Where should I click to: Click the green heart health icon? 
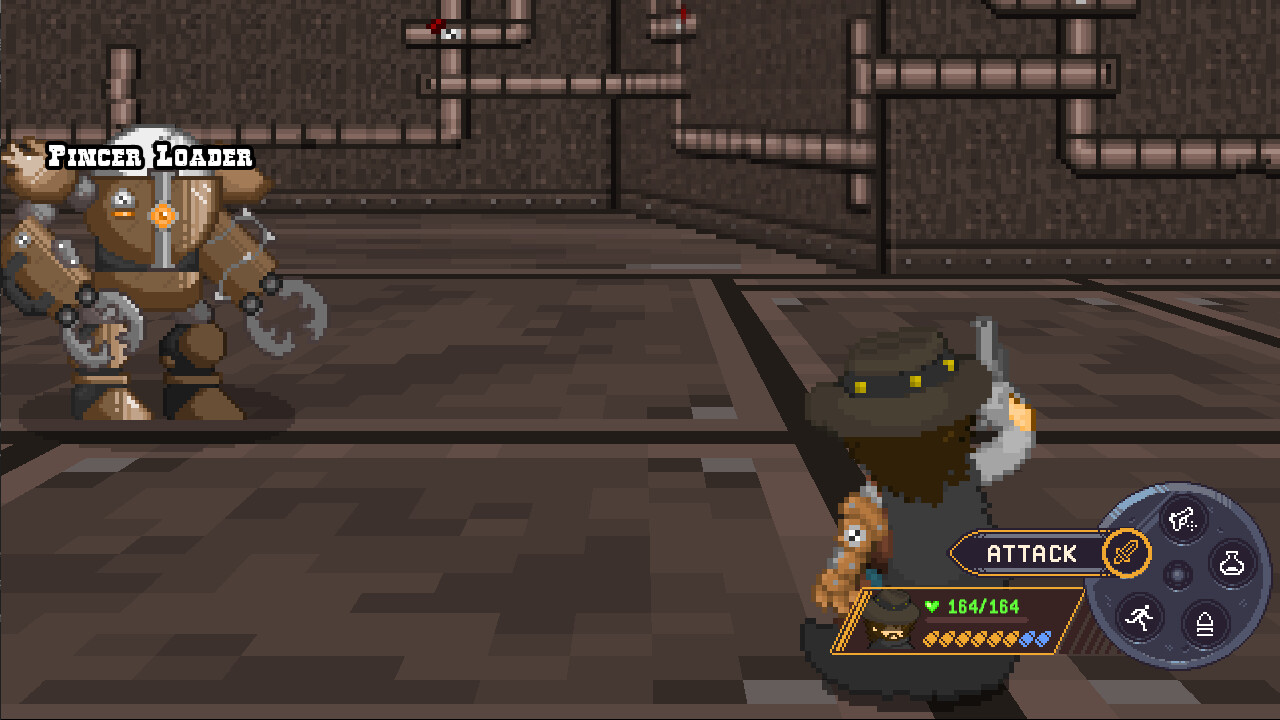[x=932, y=605]
